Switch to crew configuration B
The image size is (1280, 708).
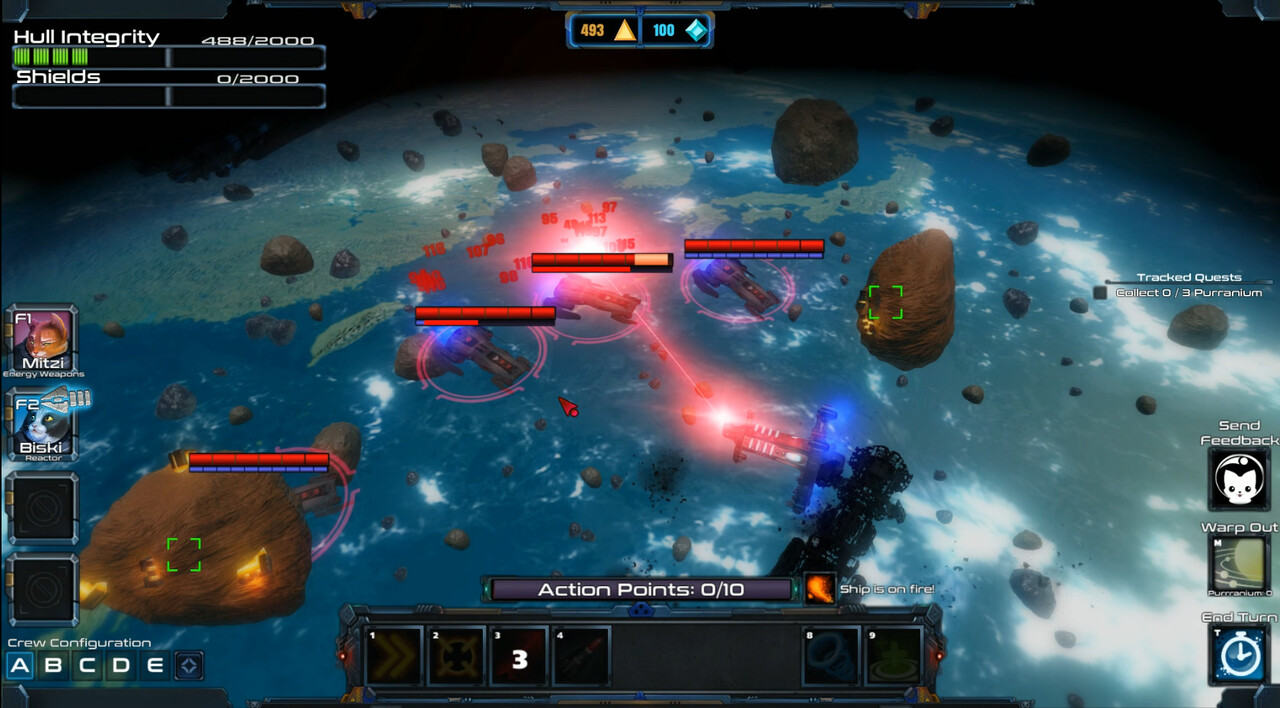[x=54, y=666]
